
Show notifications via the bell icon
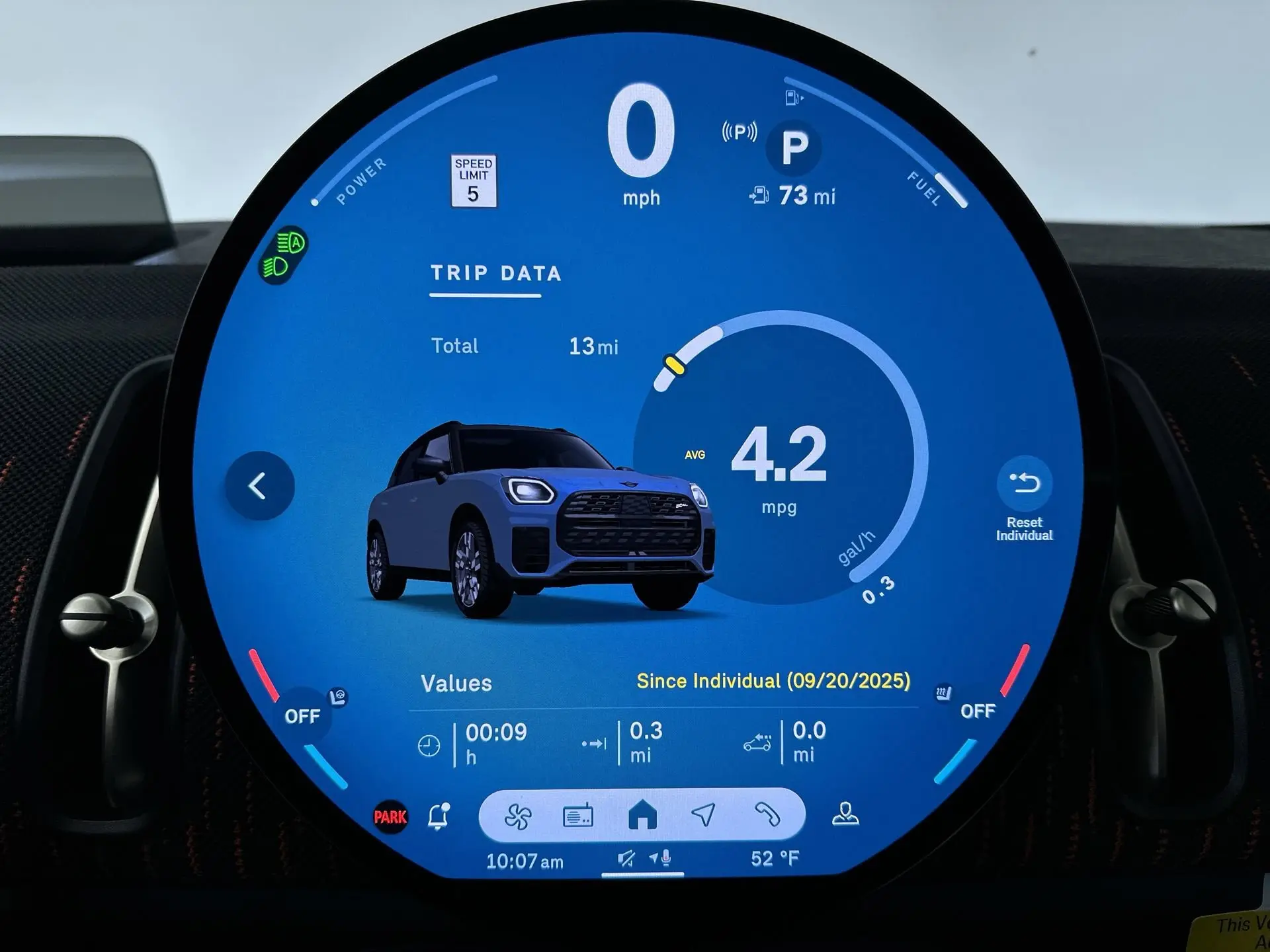[438, 817]
